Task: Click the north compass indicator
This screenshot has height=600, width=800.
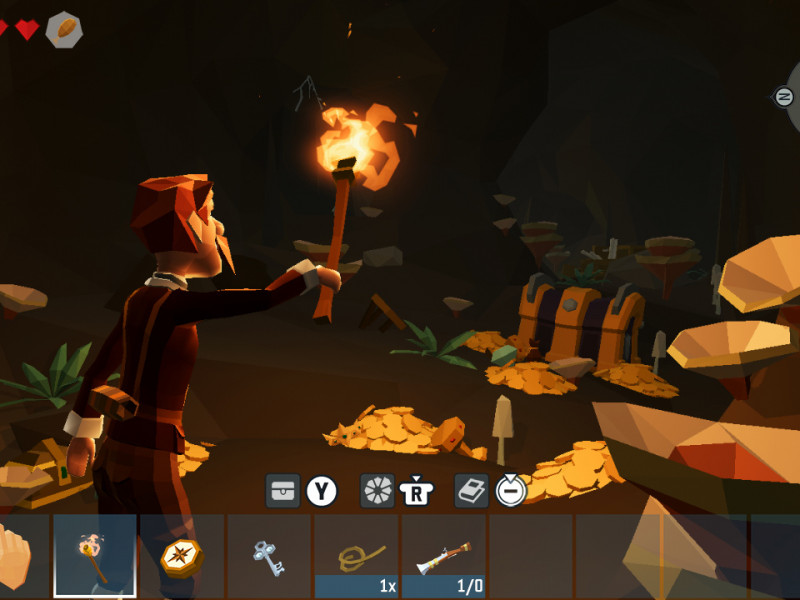Action: pyautogui.click(x=785, y=96)
